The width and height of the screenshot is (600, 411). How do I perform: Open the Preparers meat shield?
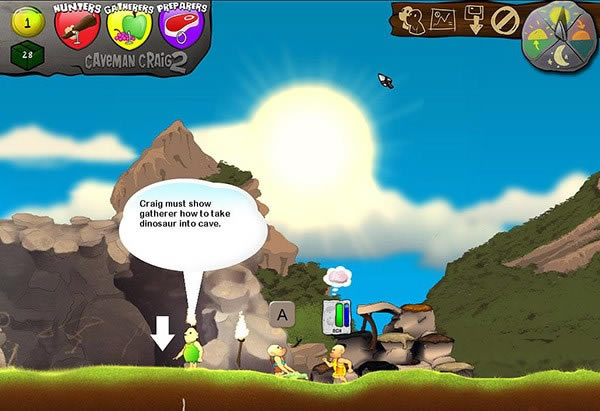[x=181, y=27]
